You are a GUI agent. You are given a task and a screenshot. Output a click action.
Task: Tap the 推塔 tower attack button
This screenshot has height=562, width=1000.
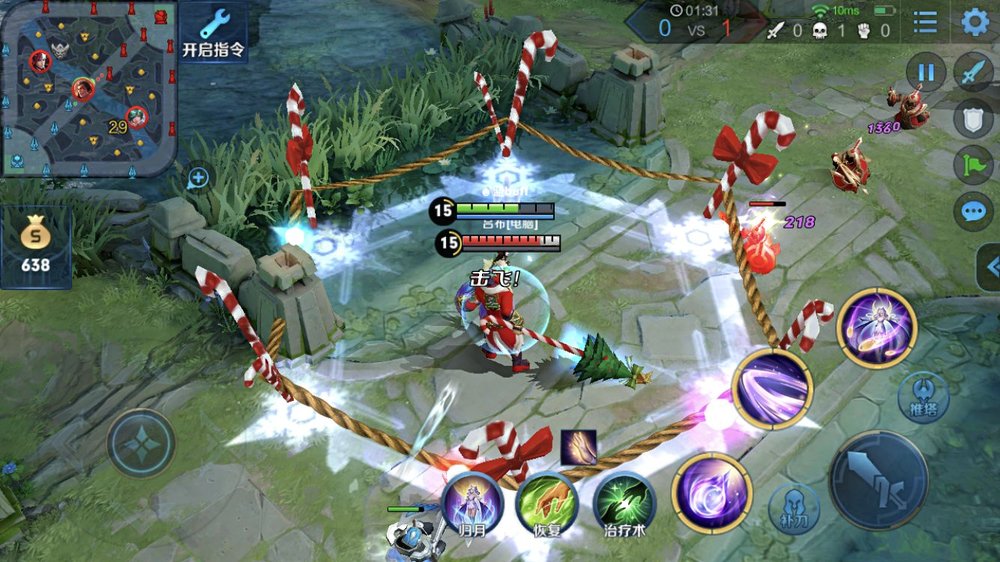coord(923,393)
